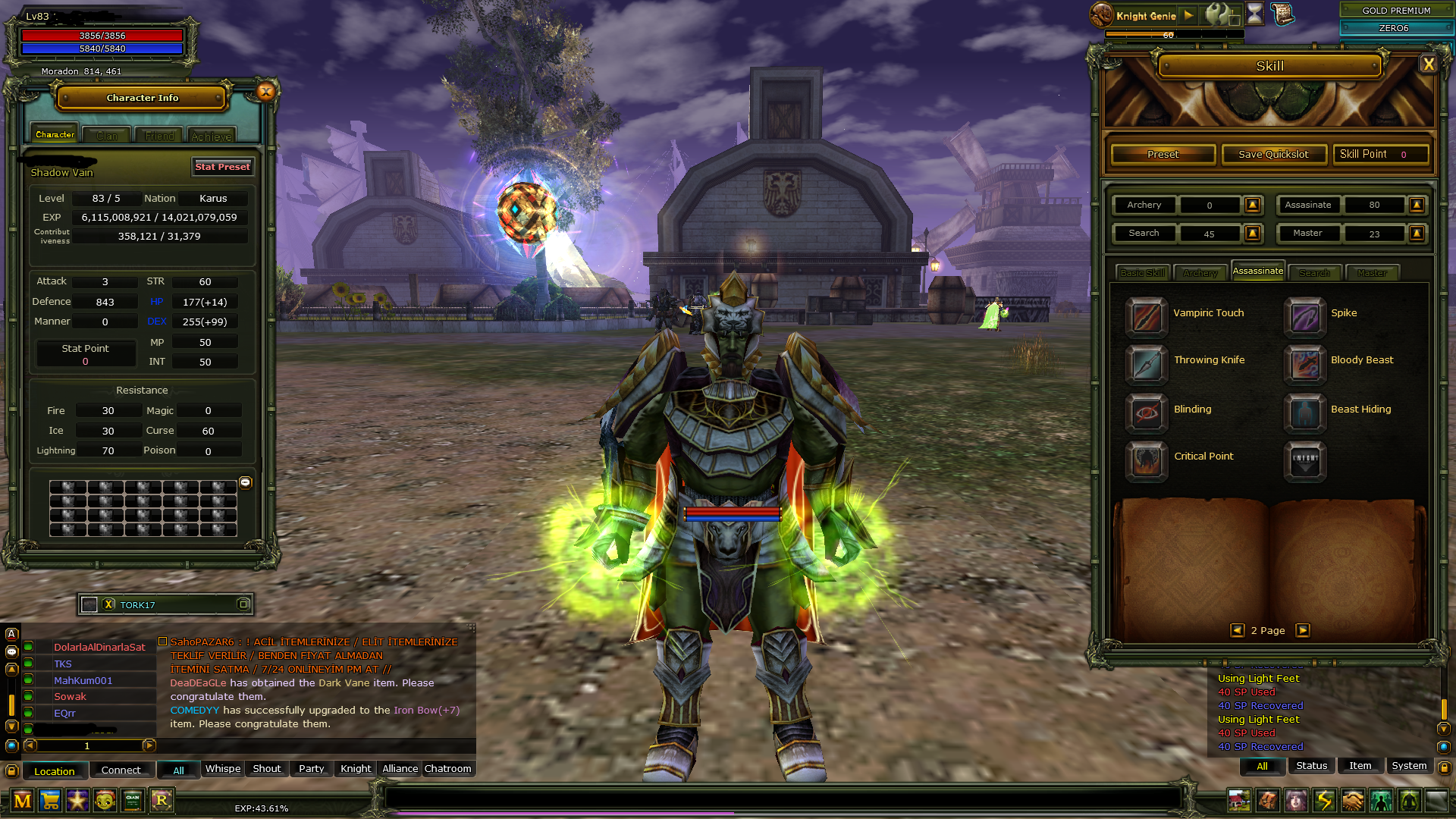Increase the Assasinate skill points

click(x=1416, y=205)
